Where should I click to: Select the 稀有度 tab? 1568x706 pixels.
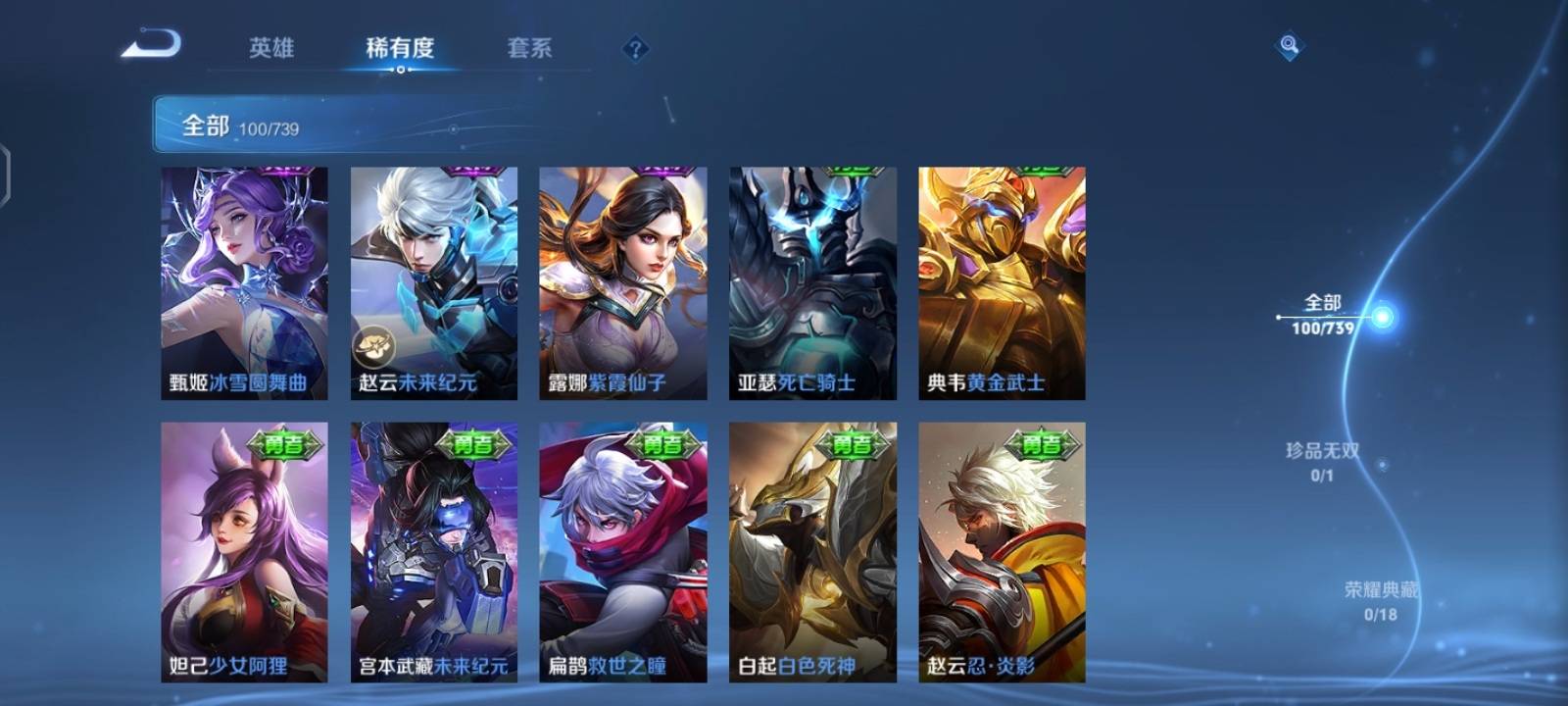pyautogui.click(x=400, y=48)
